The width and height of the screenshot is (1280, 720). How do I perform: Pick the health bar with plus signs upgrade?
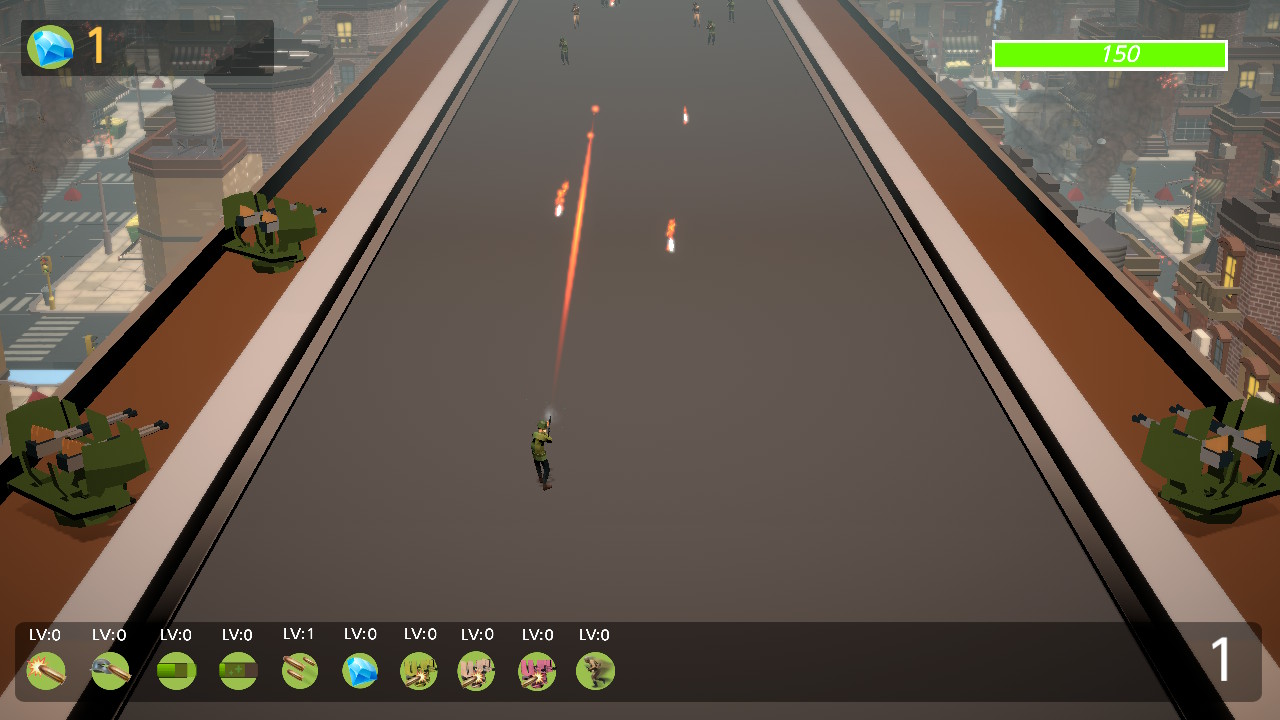(238, 671)
